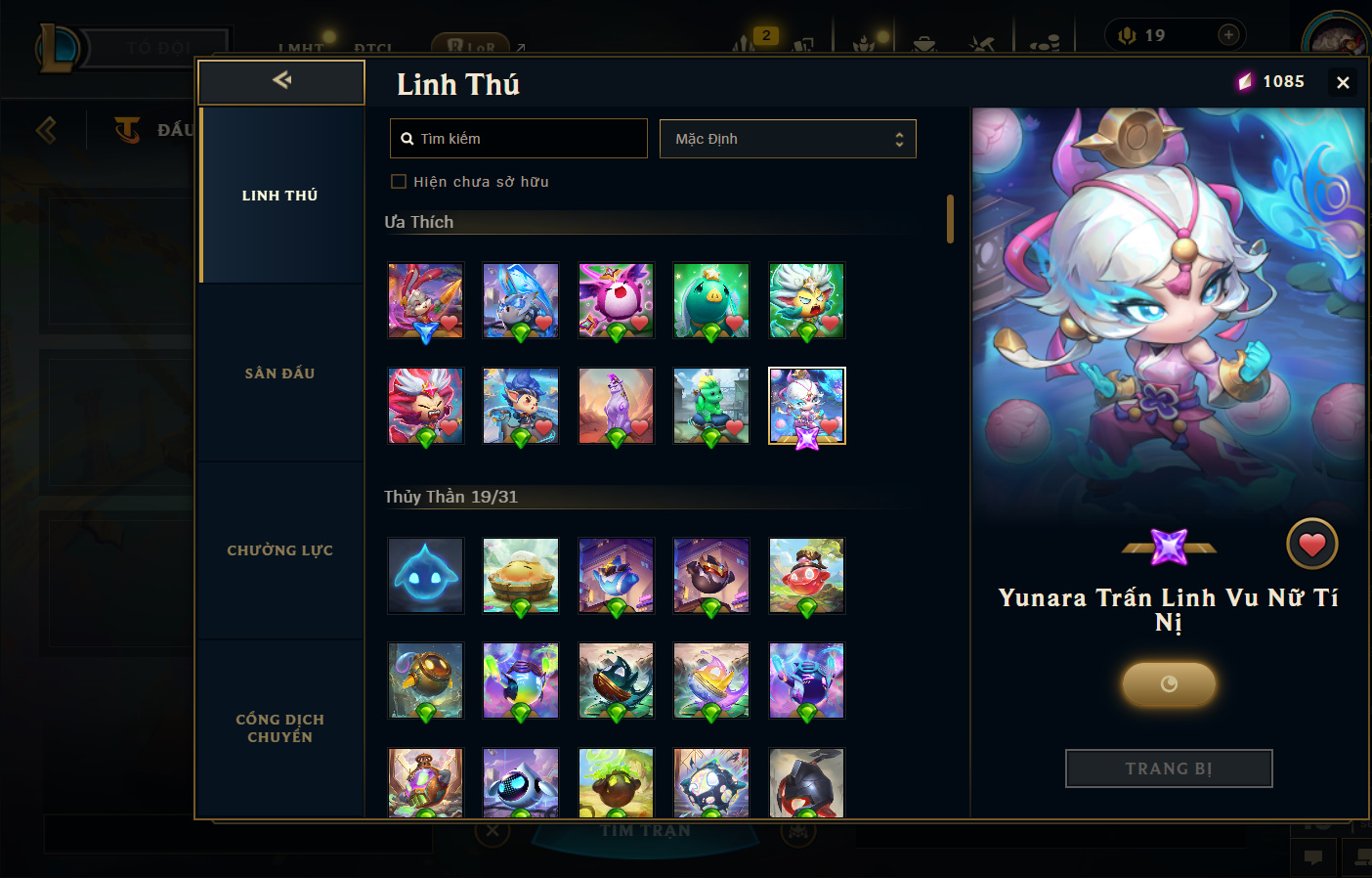The width and height of the screenshot is (1372, 878).
Task: Select the highlighted Yunara thumbnail
Action: [x=806, y=406]
